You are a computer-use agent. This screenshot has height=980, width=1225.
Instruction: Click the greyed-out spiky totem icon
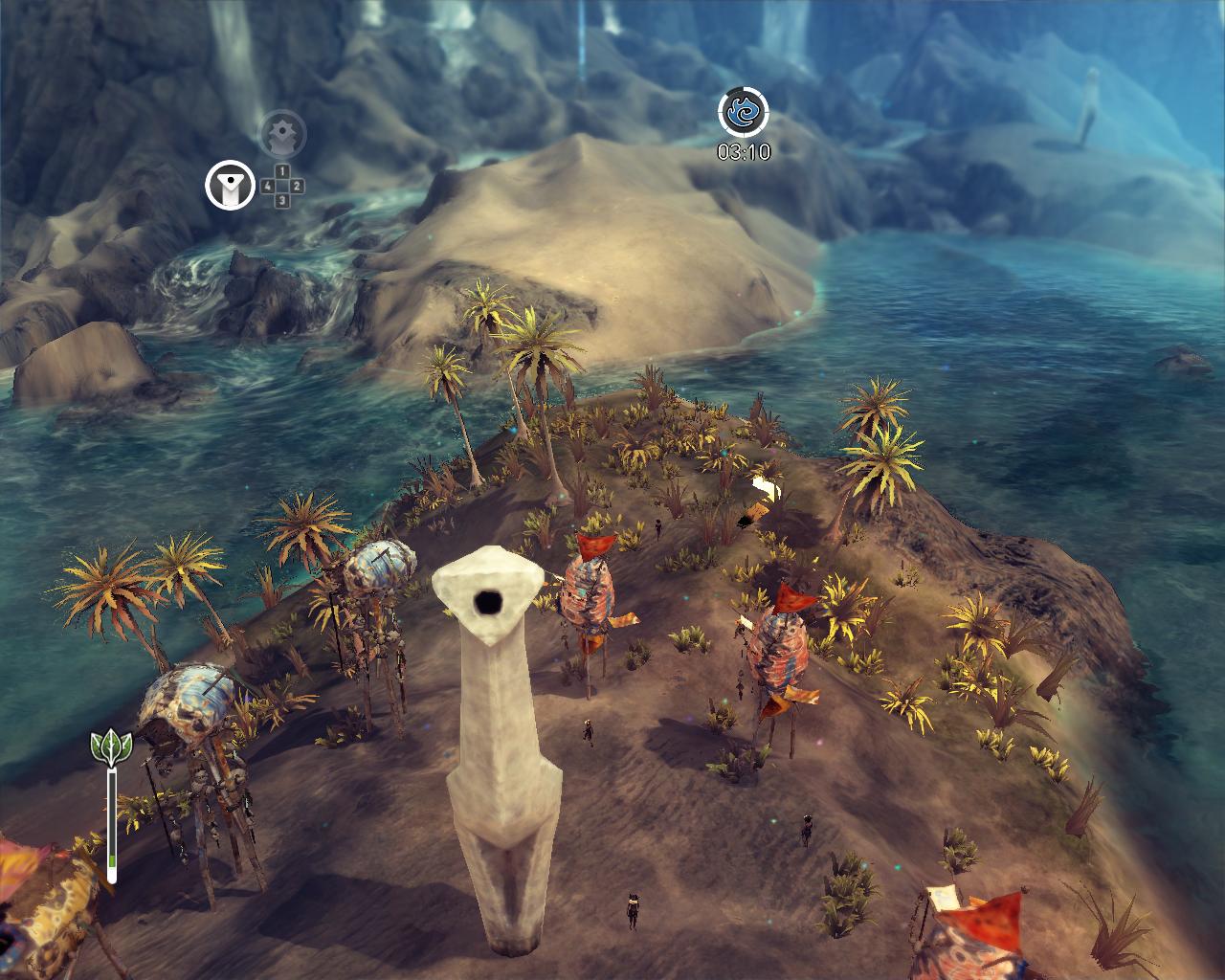282,133
